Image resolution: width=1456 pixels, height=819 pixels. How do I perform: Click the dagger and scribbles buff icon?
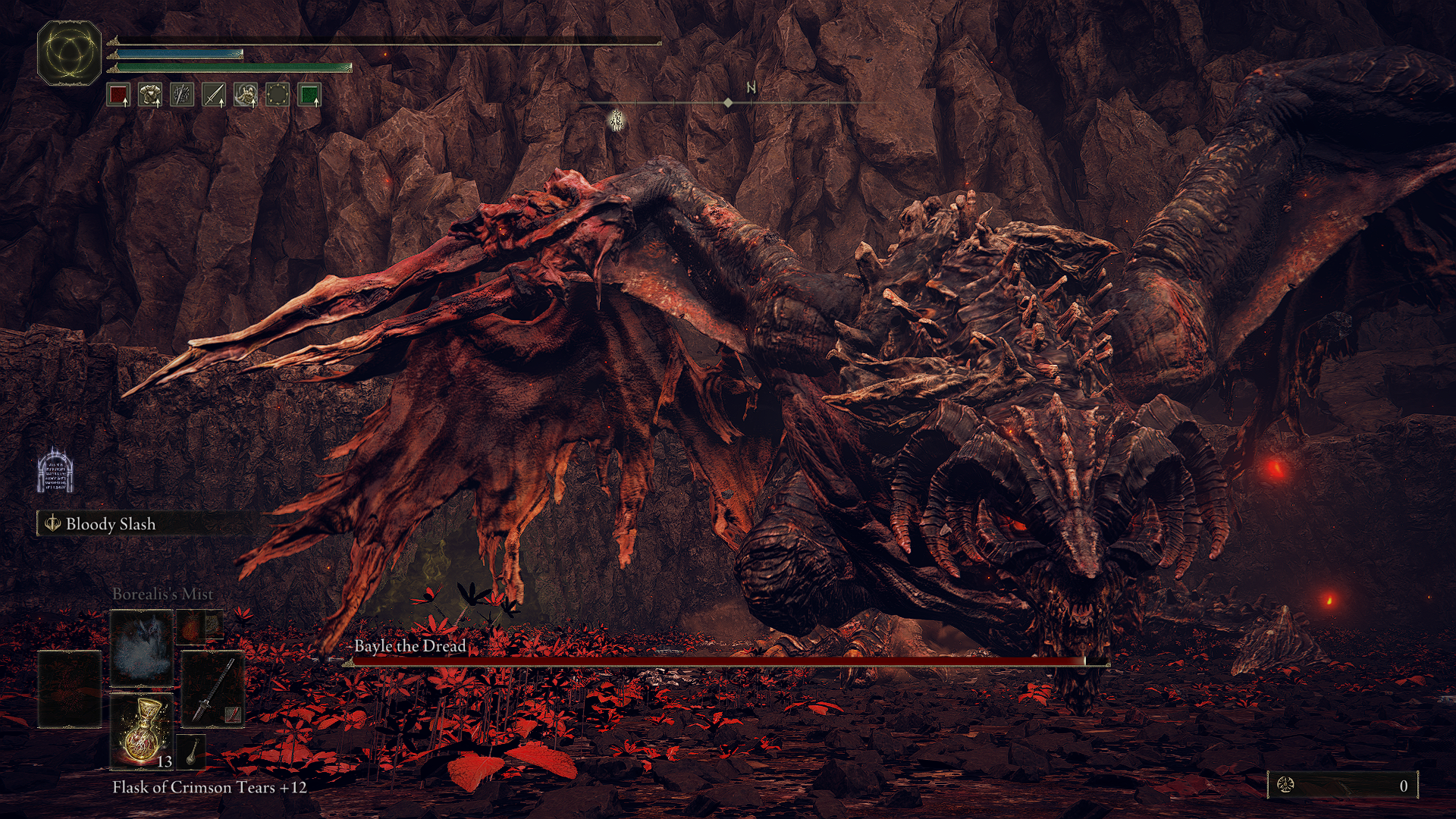pos(182,96)
